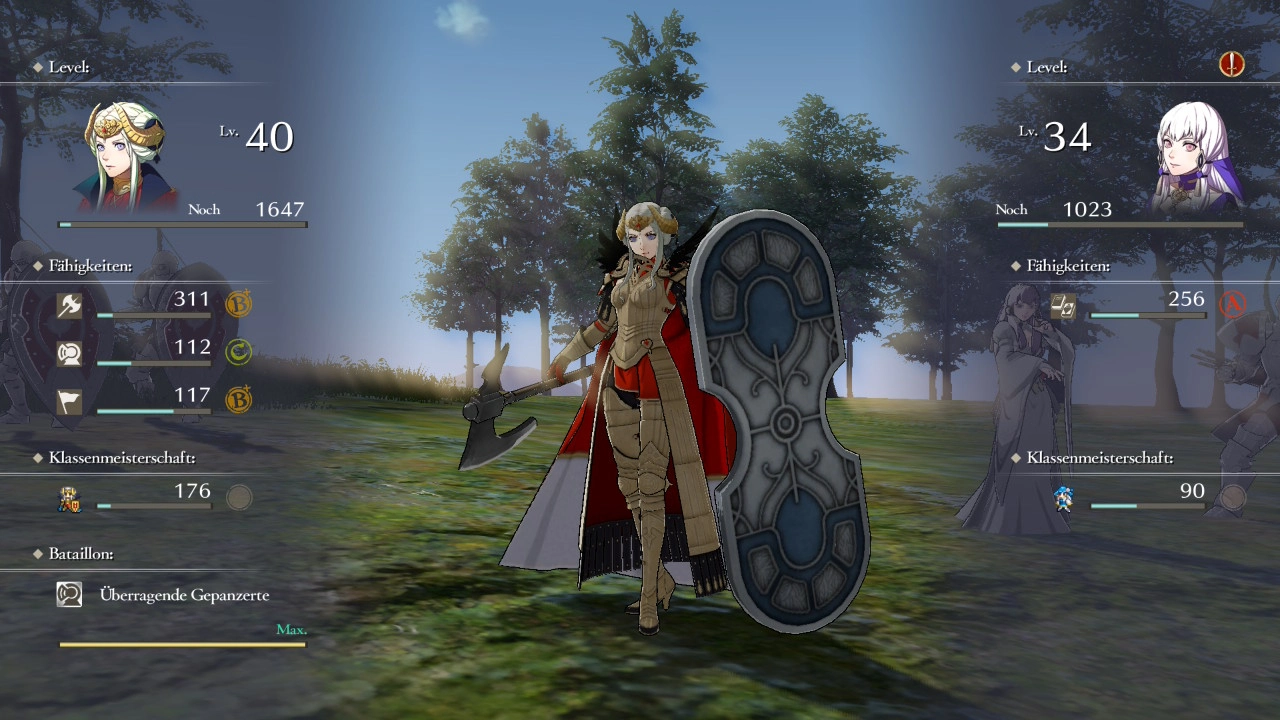Click the axe skill icon

69,305
